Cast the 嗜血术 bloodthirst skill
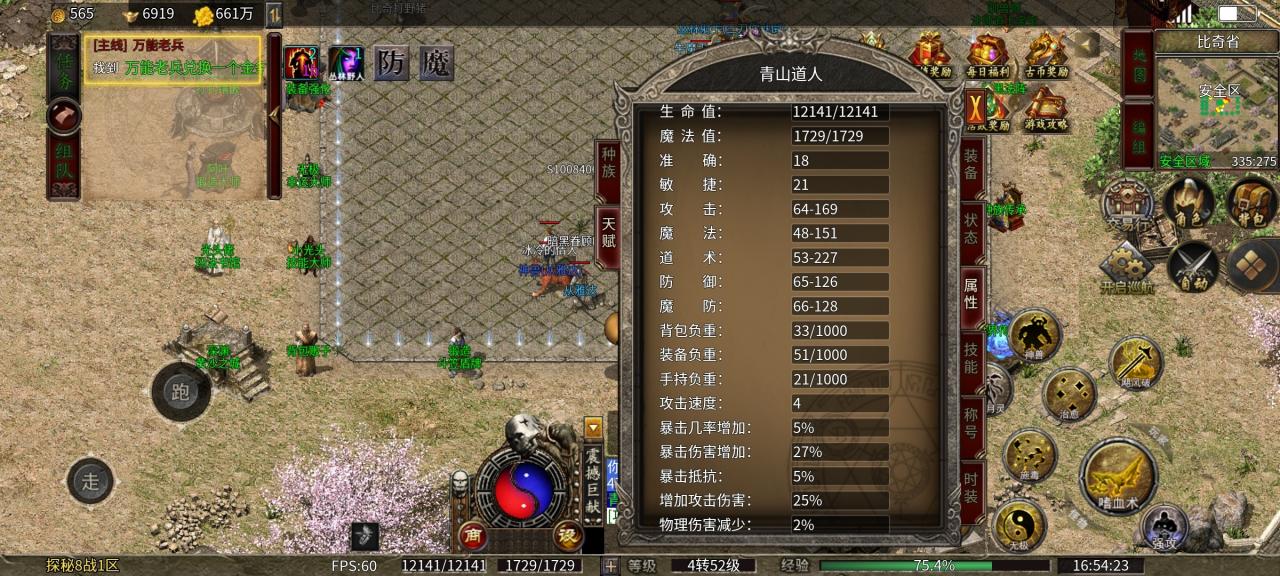 pos(1117,475)
